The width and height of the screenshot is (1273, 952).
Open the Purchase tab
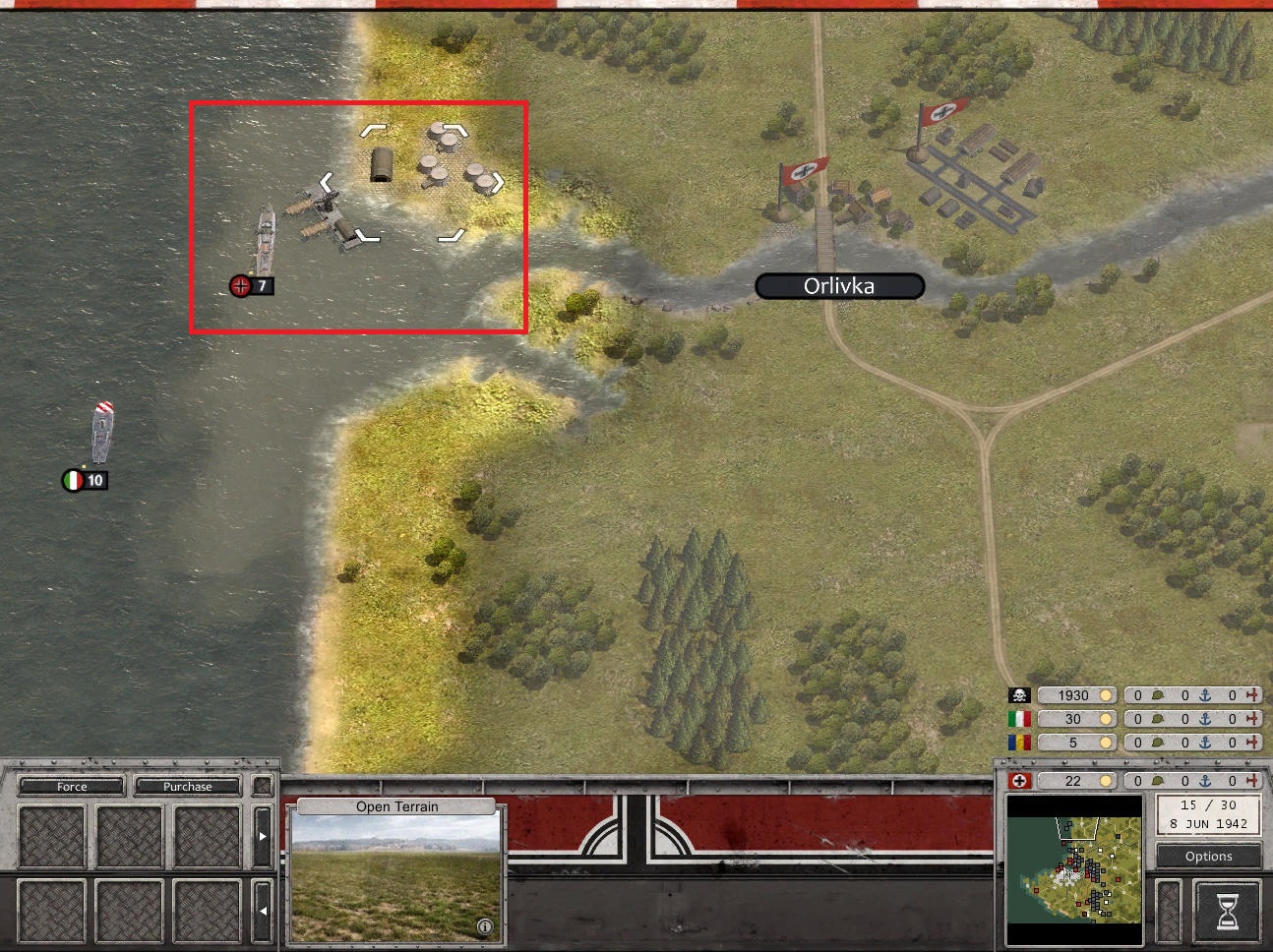[187, 787]
